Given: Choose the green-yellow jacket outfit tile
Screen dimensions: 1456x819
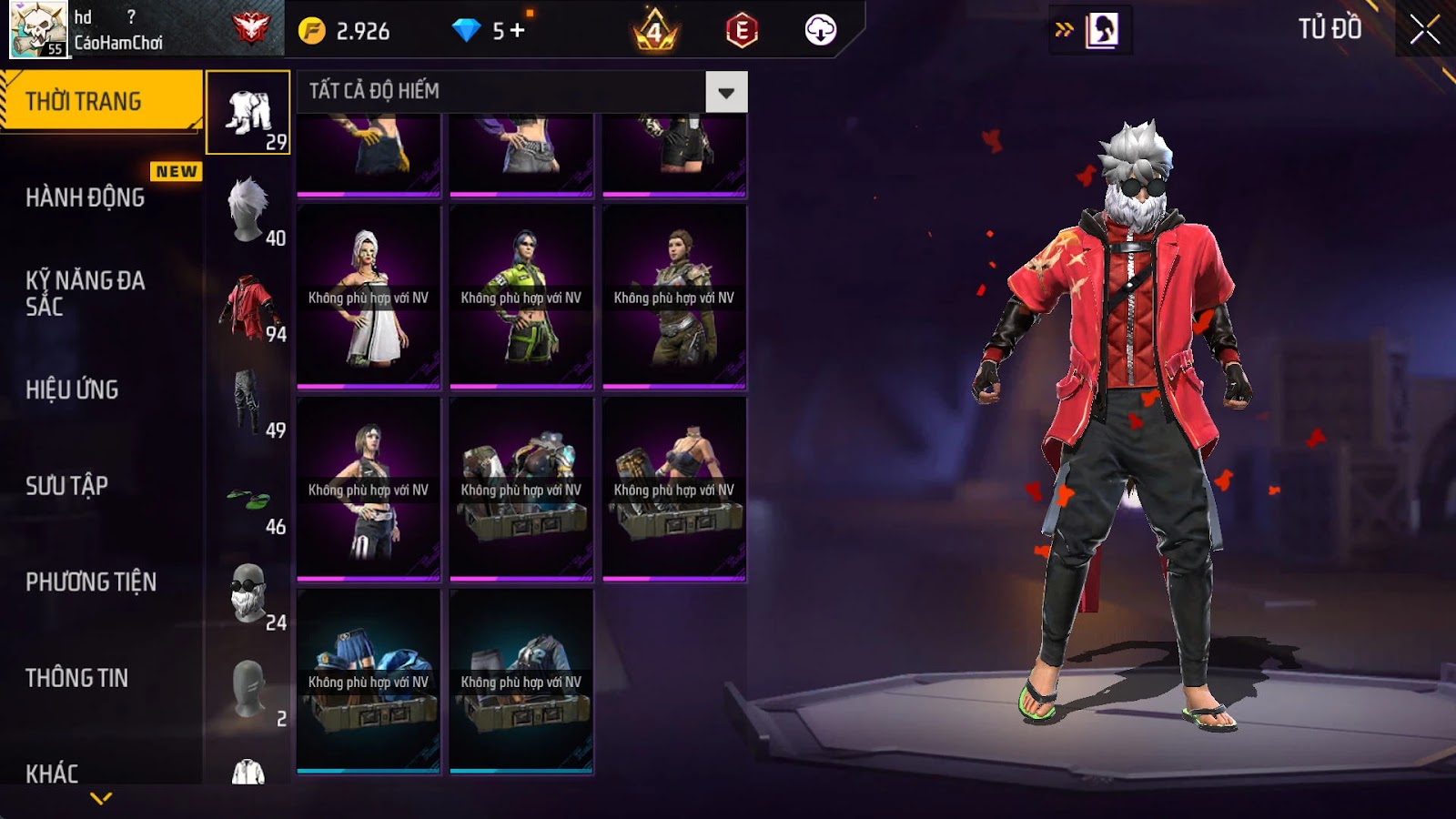Looking at the screenshot, I should coord(521,297).
